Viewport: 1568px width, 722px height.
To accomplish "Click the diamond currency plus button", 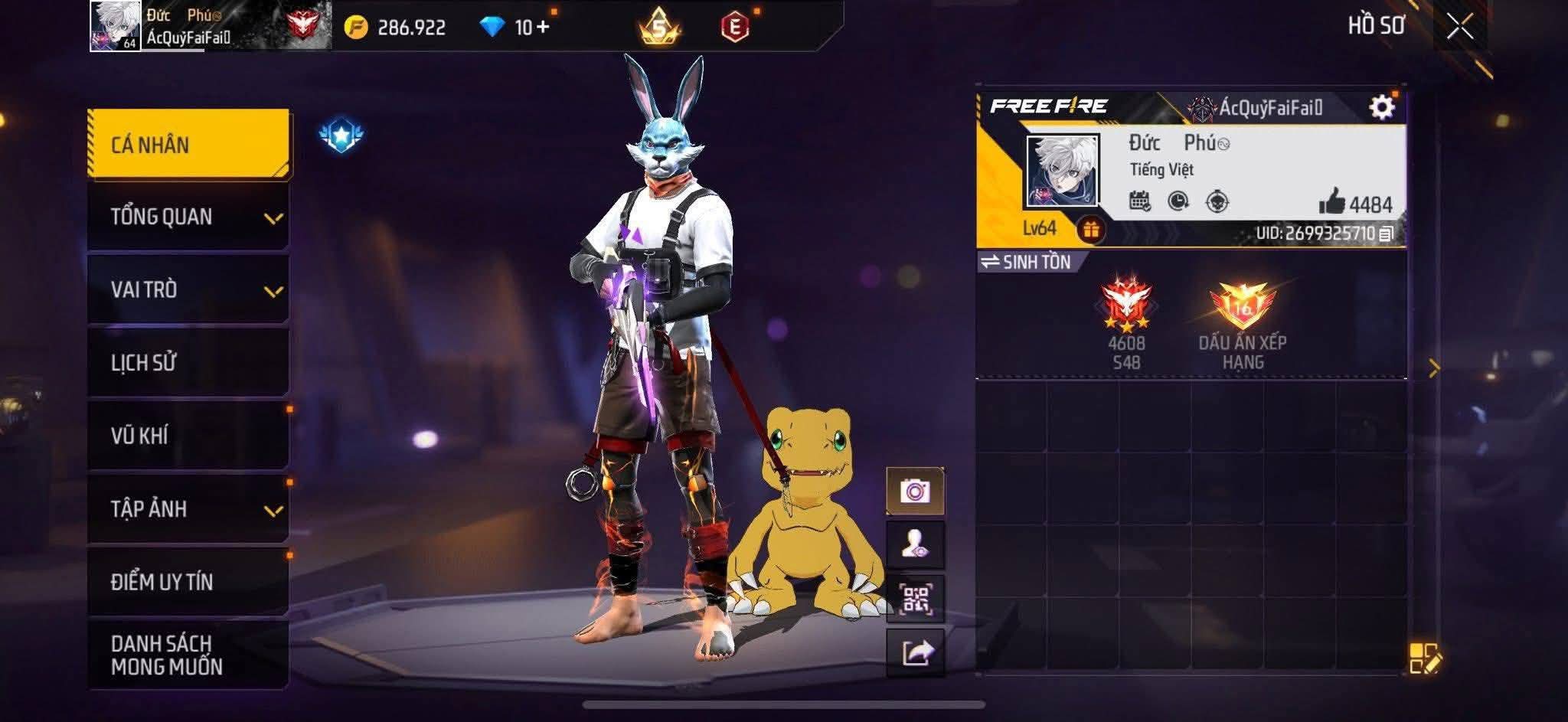I will pyautogui.click(x=543, y=28).
